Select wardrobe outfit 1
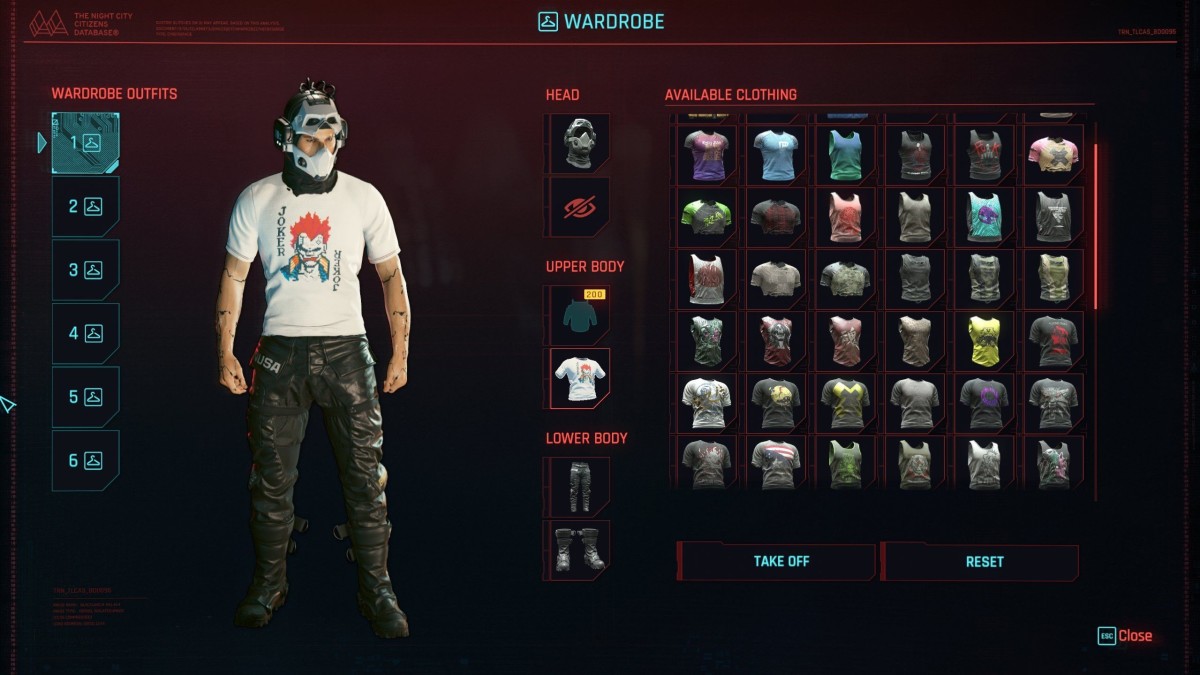The height and width of the screenshot is (675, 1200). coord(85,143)
